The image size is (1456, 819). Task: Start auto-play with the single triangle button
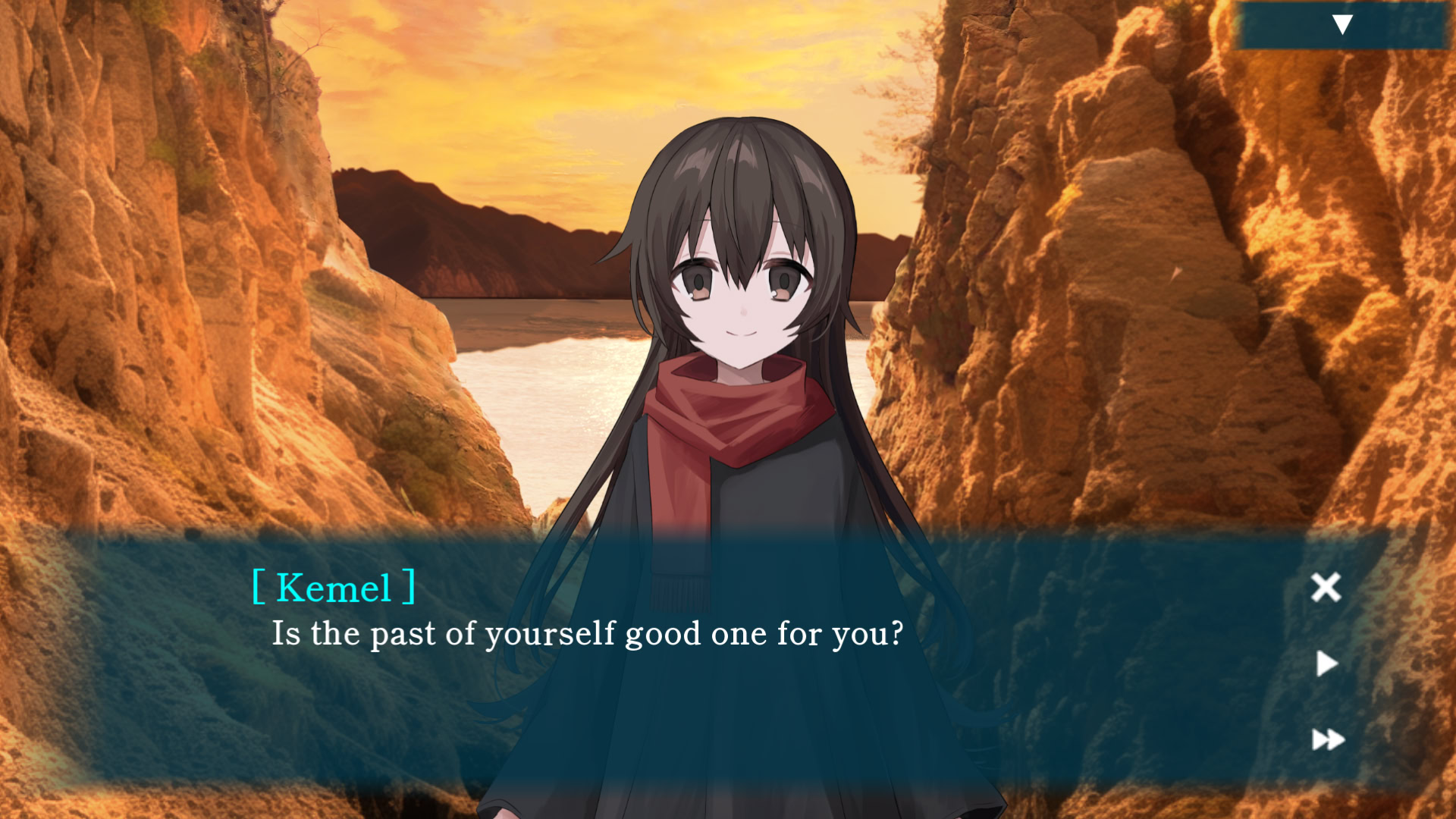click(1326, 664)
